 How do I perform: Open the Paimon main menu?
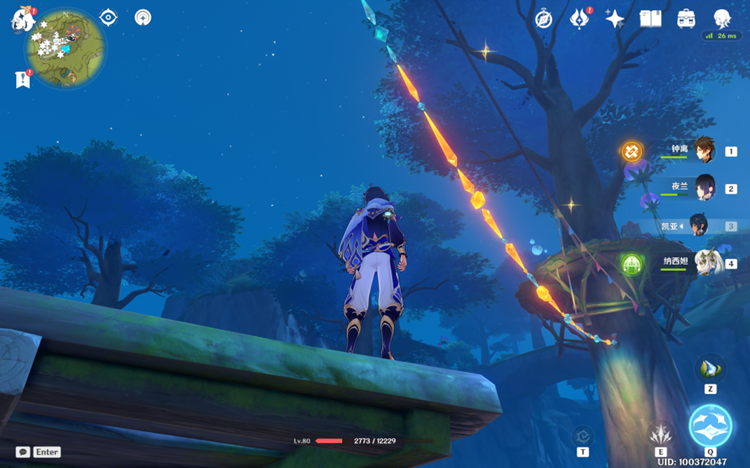(x=23, y=19)
